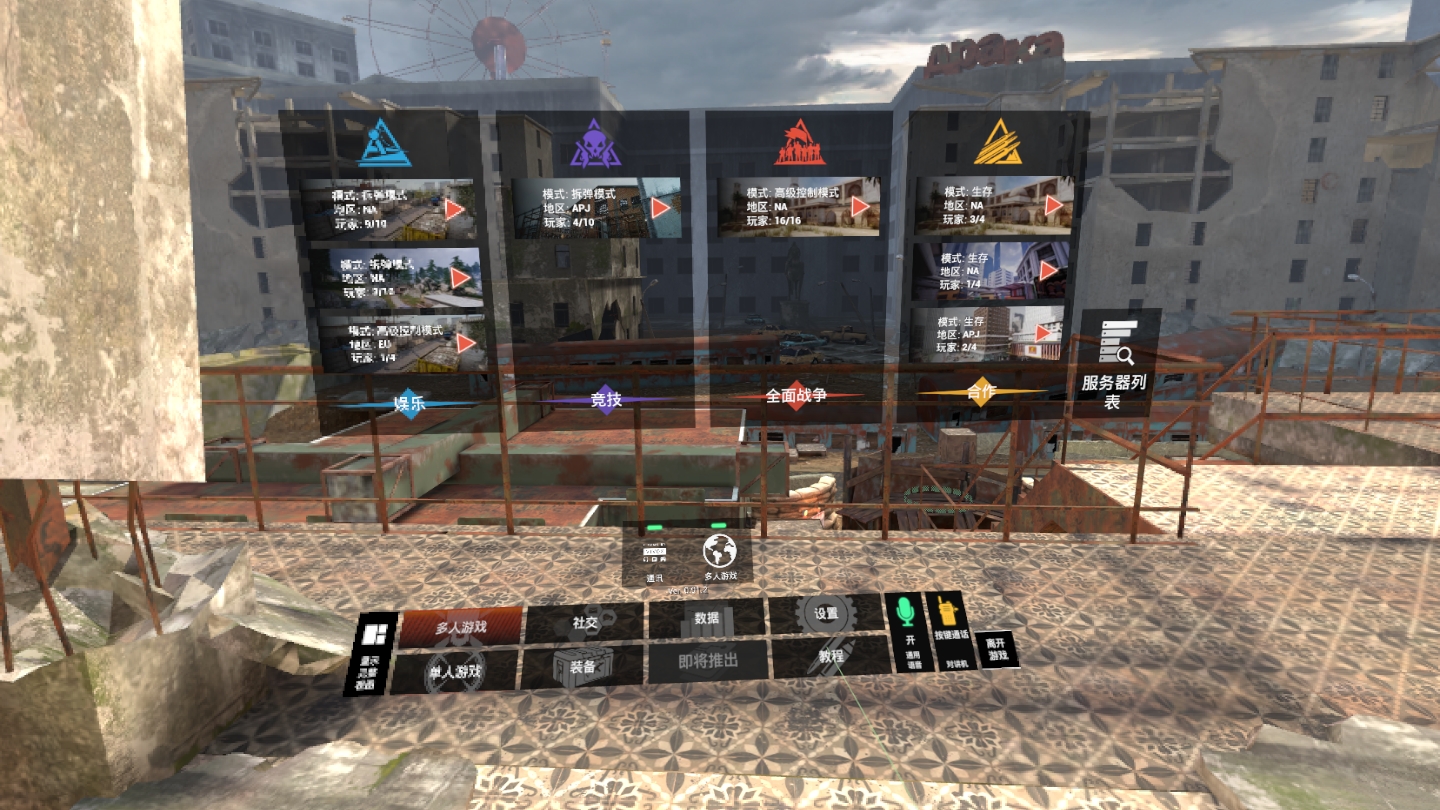Select the blue 娱乐 category icon
1440x810 pixels.
(x=387, y=141)
